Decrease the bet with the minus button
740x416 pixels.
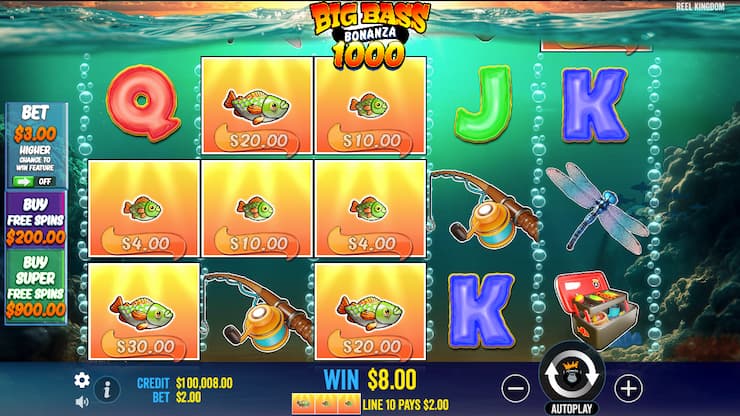click(x=515, y=387)
